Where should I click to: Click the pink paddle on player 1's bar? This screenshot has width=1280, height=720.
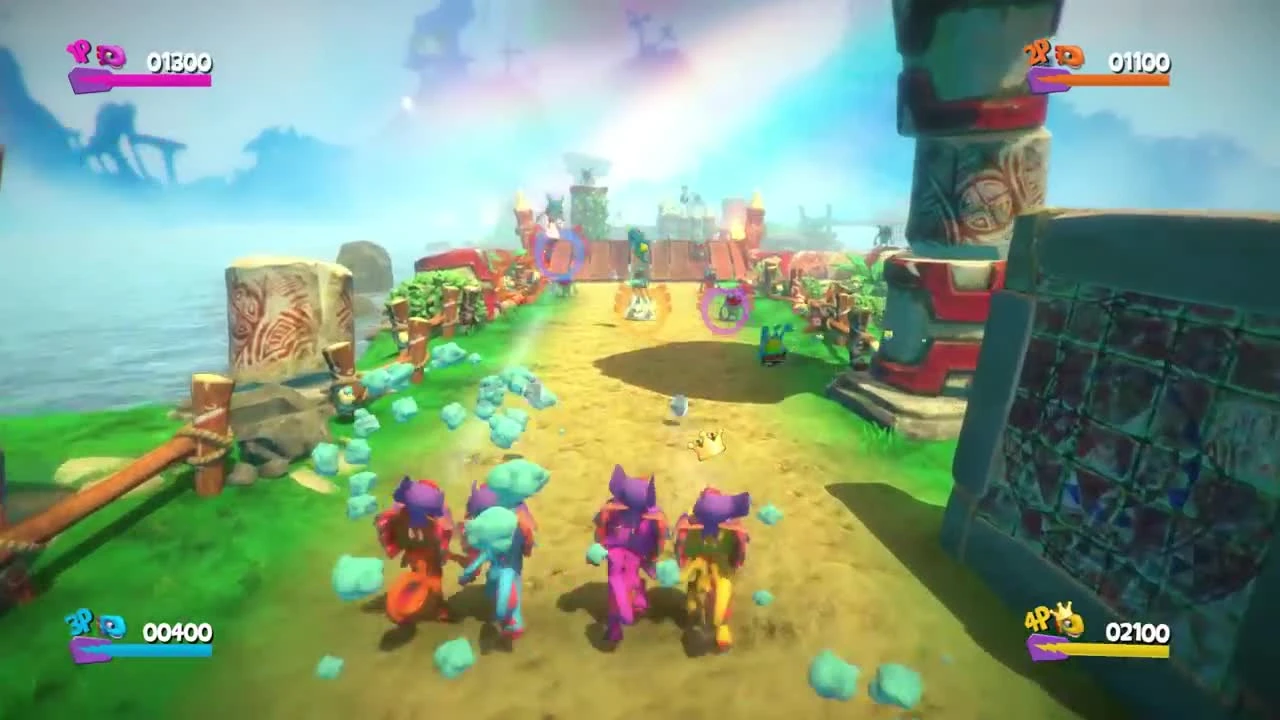click(x=90, y=82)
